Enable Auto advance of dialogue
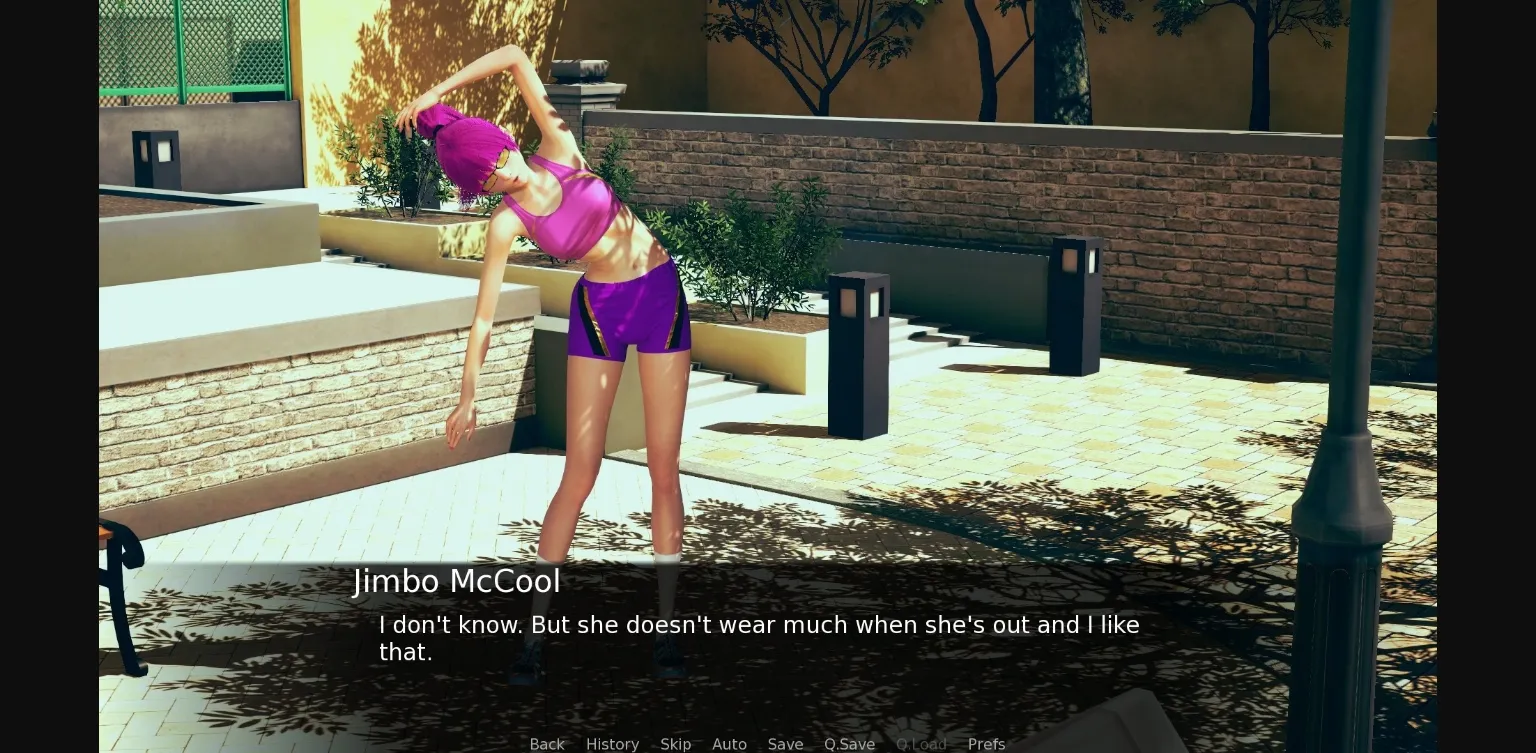The width and height of the screenshot is (1536, 753). coord(729,744)
